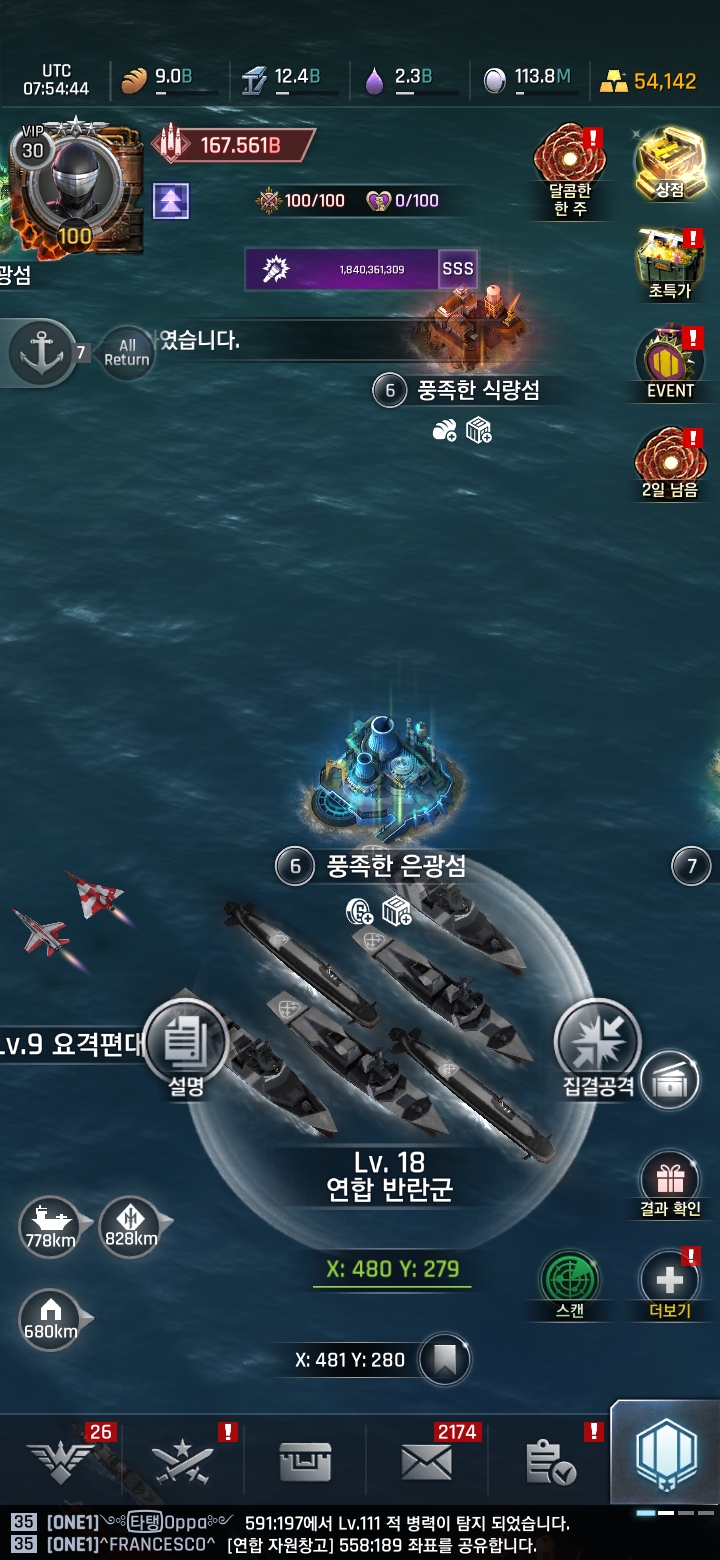Open the 달콤한 한 주 event
Image resolution: width=720 pixels, height=1560 pixels.
(x=570, y=162)
